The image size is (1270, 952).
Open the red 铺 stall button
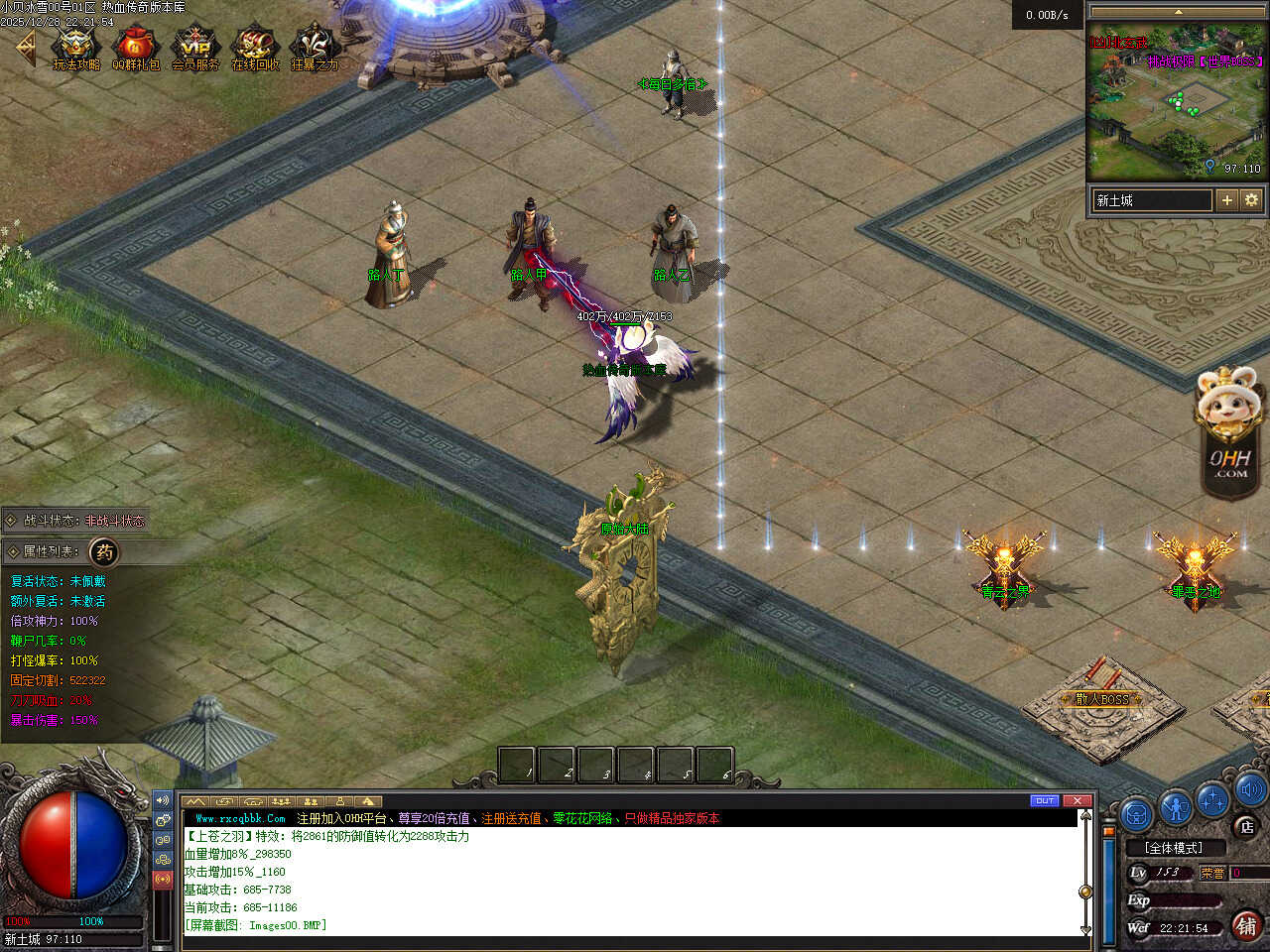pyautogui.click(x=1246, y=925)
